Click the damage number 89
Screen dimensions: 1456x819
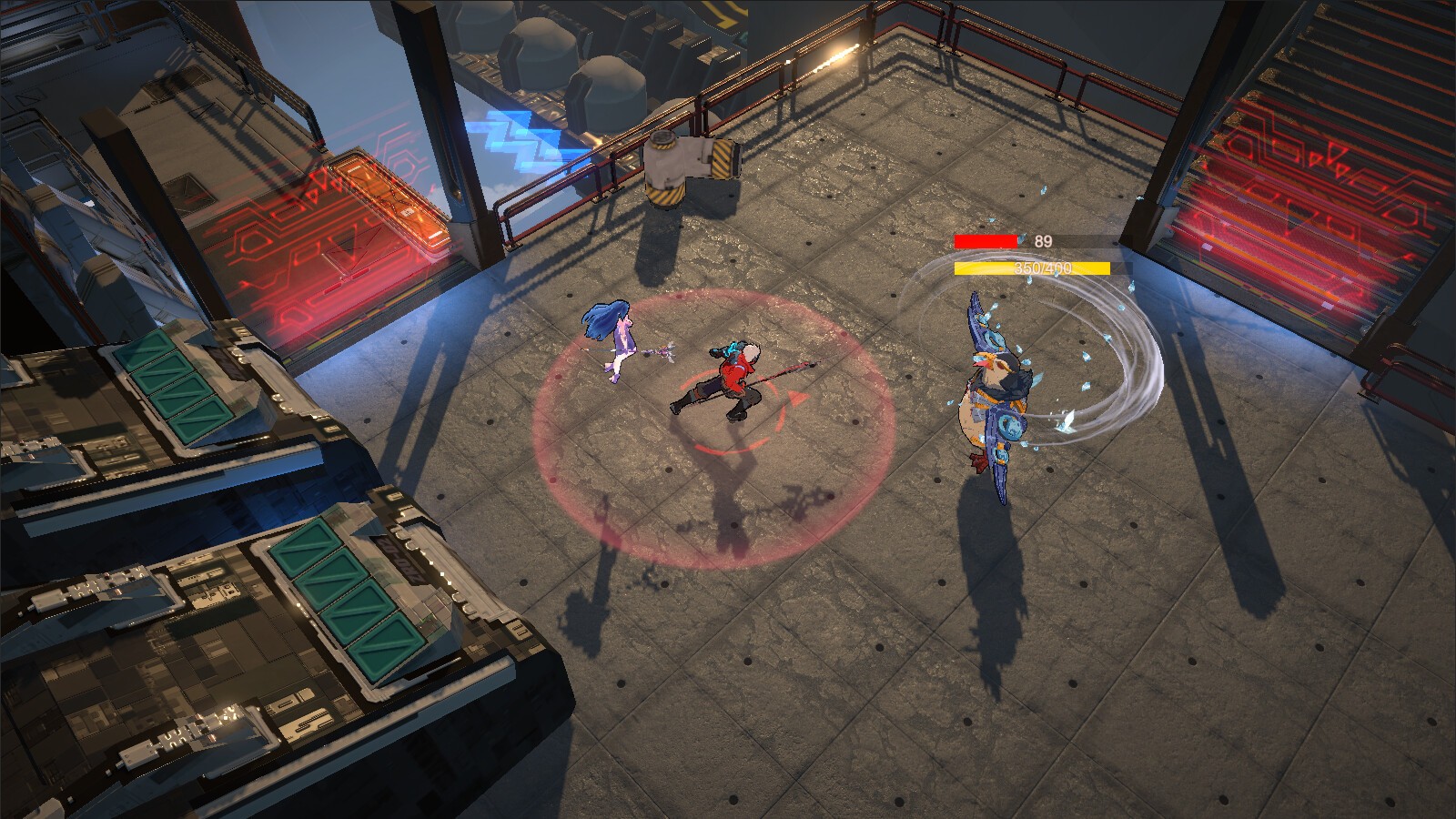click(1040, 240)
